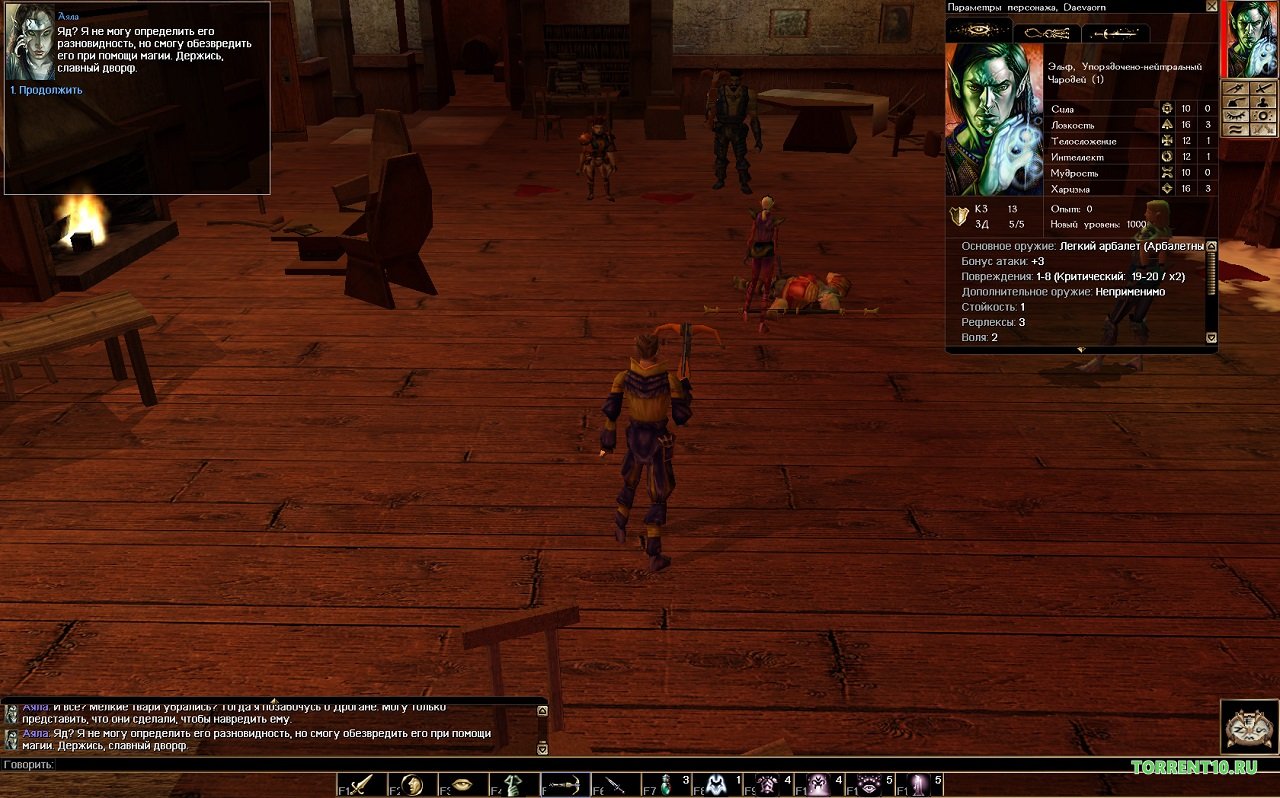
Task: Click the chat input field "Говорить"
Action: (300, 765)
